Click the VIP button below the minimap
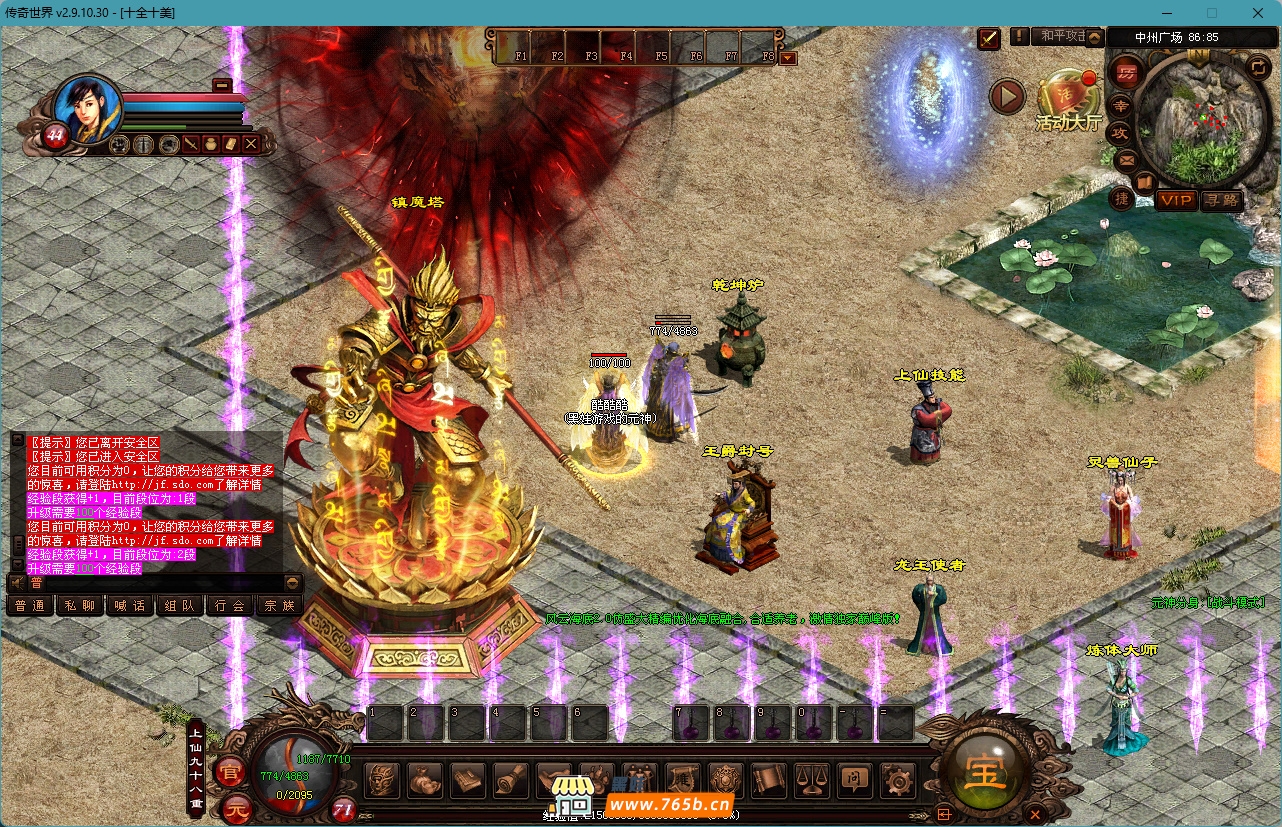Screen dimensions: 1282x827 click(x=1176, y=201)
